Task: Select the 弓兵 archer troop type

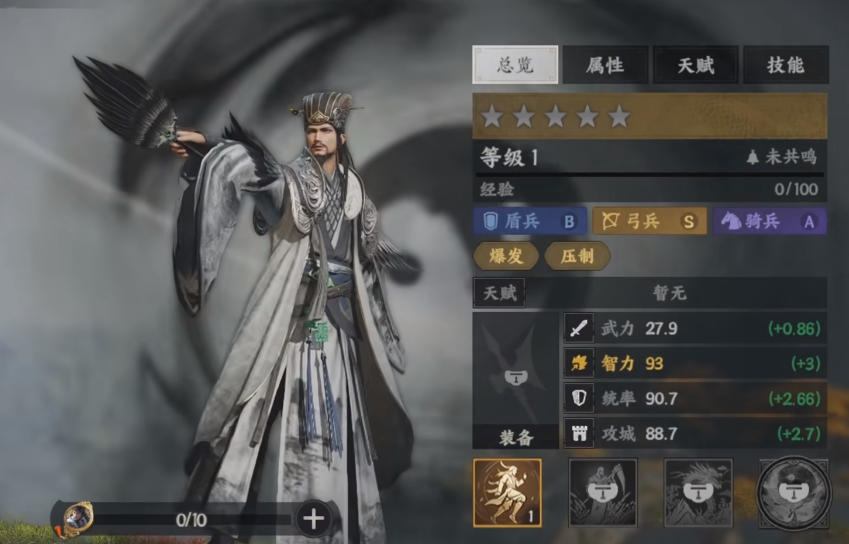Action: point(649,221)
